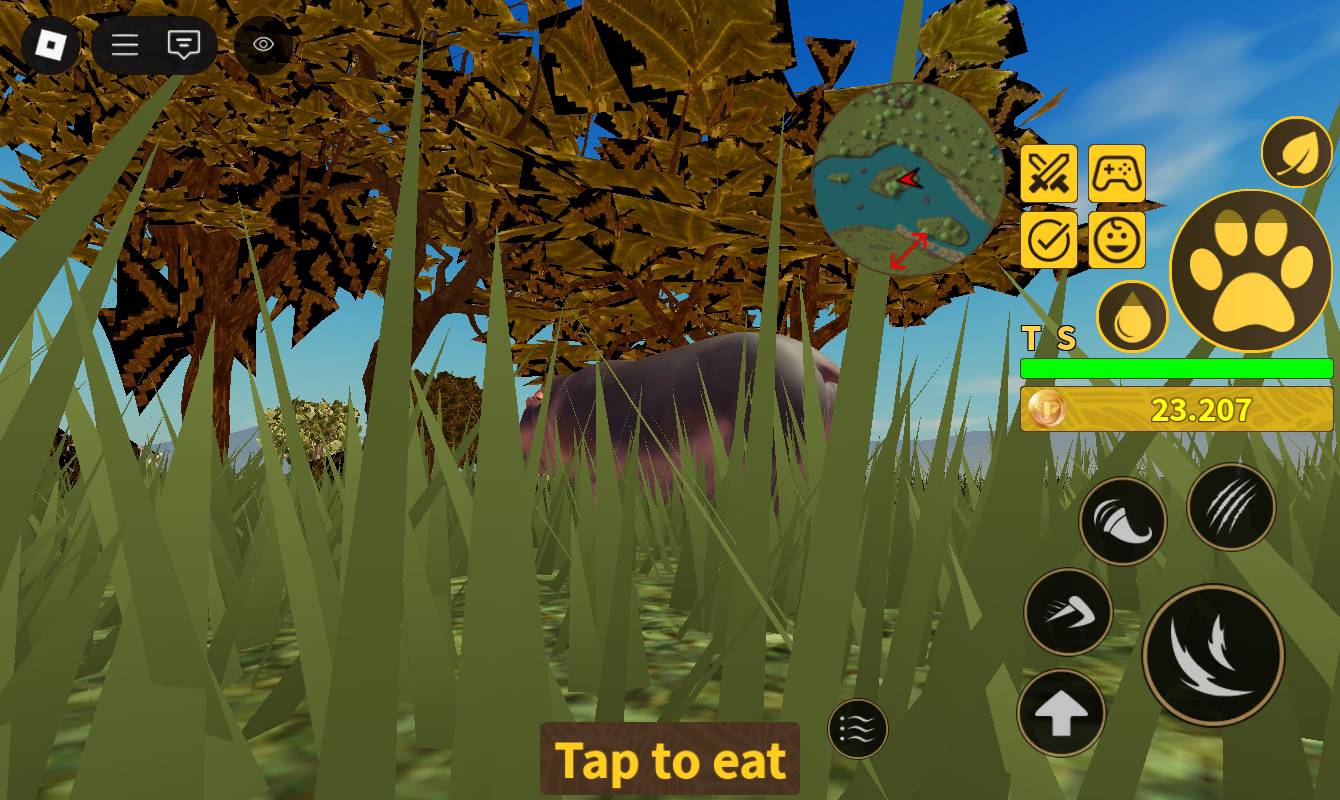Open the Roblox chat window
1340x800 pixels.
(184, 45)
